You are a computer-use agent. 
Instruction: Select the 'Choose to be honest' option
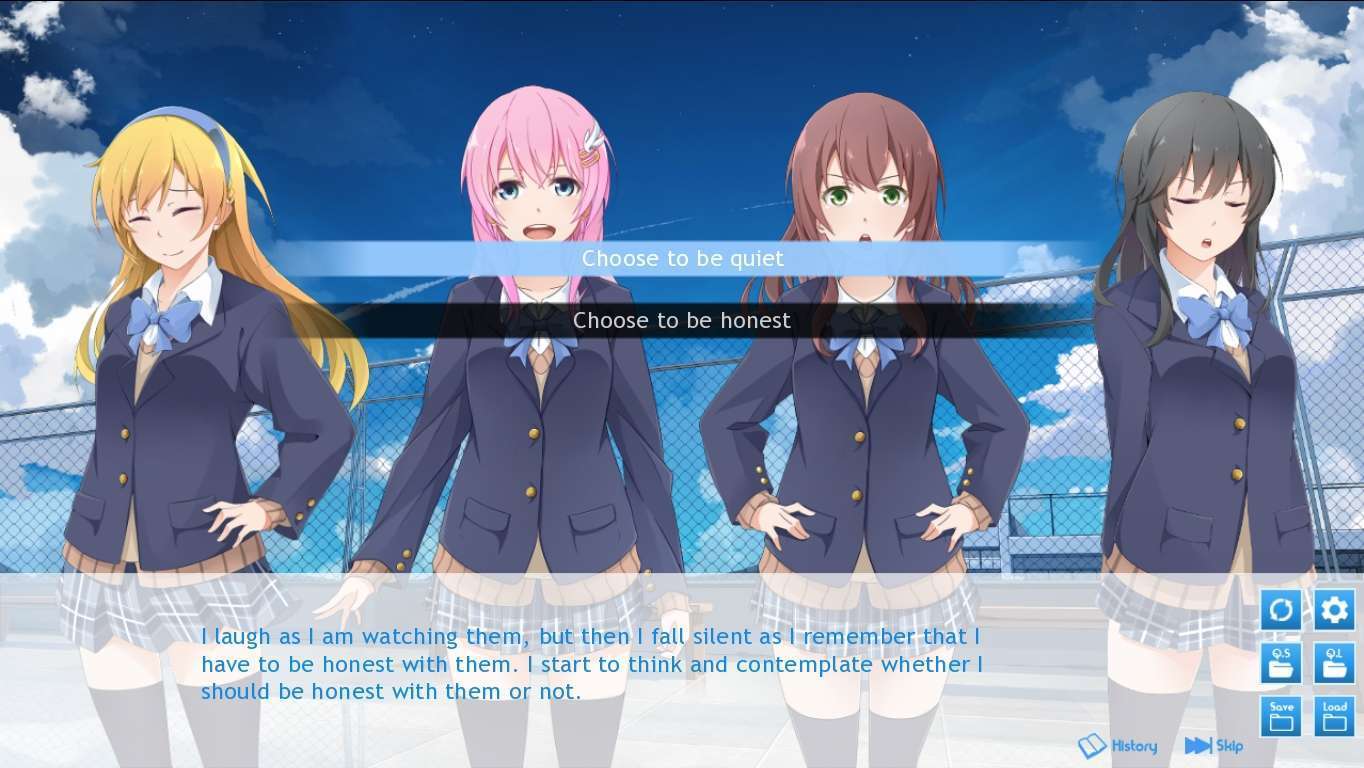click(682, 321)
